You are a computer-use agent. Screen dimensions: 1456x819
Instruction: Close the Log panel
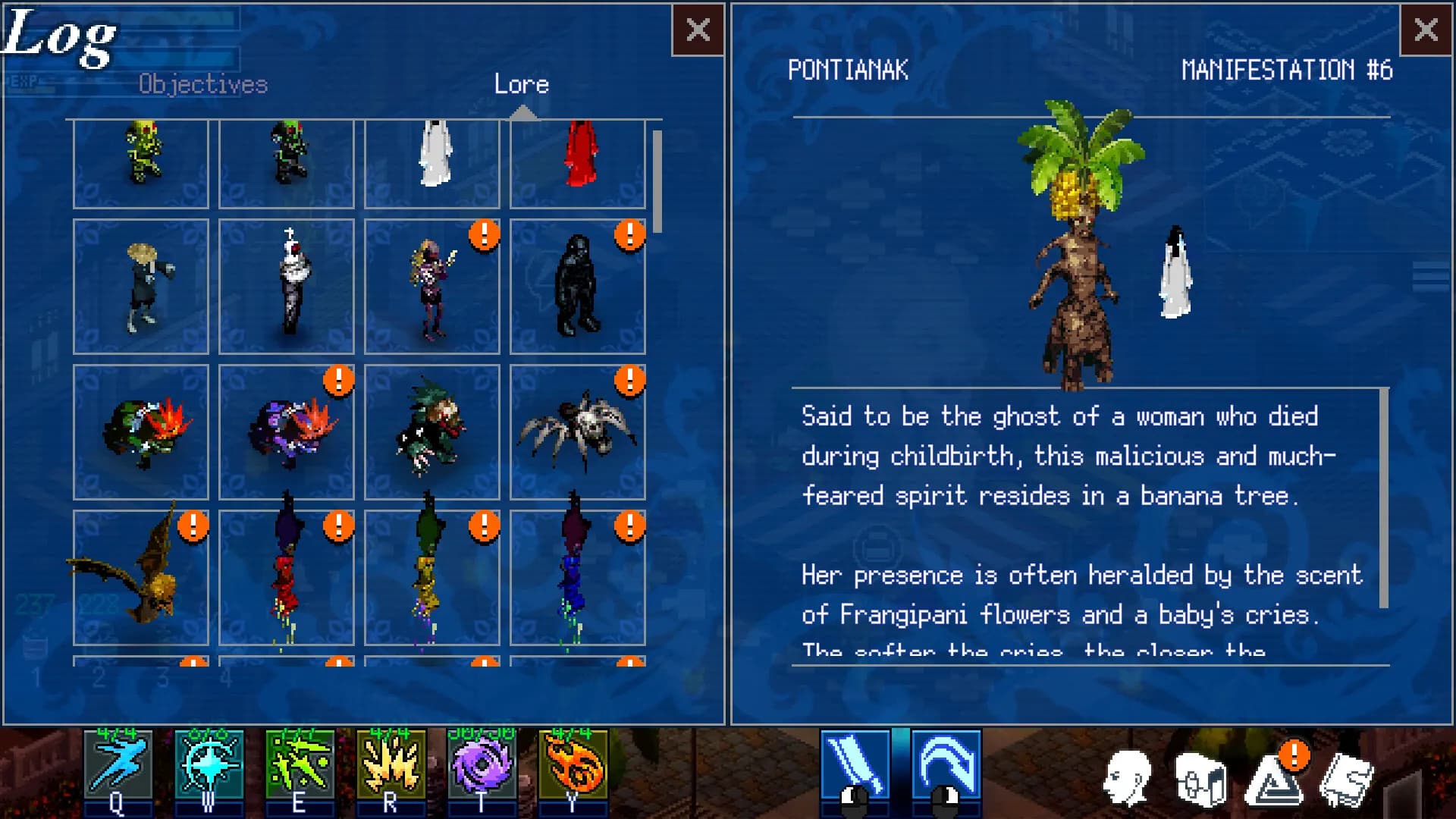(x=698, y=30)
